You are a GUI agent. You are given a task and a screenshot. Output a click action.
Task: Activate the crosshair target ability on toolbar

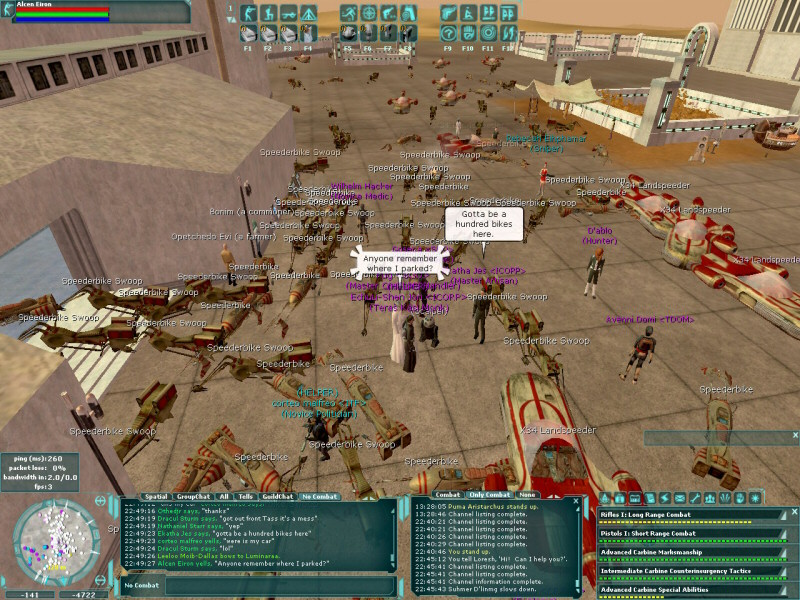click(368, 14)
